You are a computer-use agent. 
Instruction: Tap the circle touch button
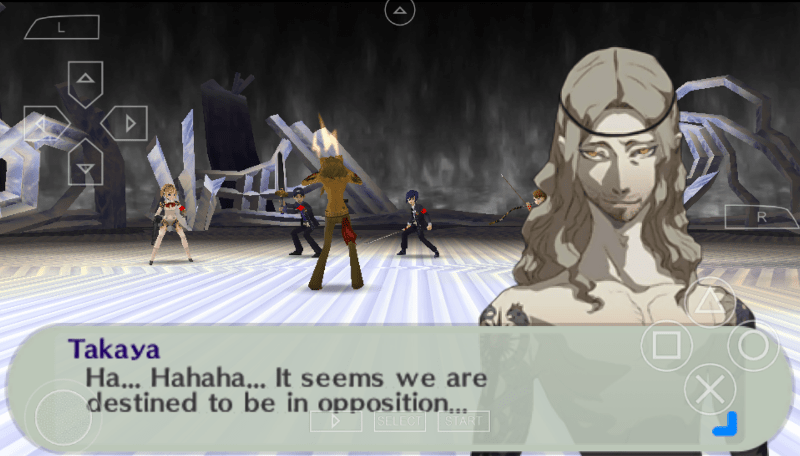click(753, 346)
